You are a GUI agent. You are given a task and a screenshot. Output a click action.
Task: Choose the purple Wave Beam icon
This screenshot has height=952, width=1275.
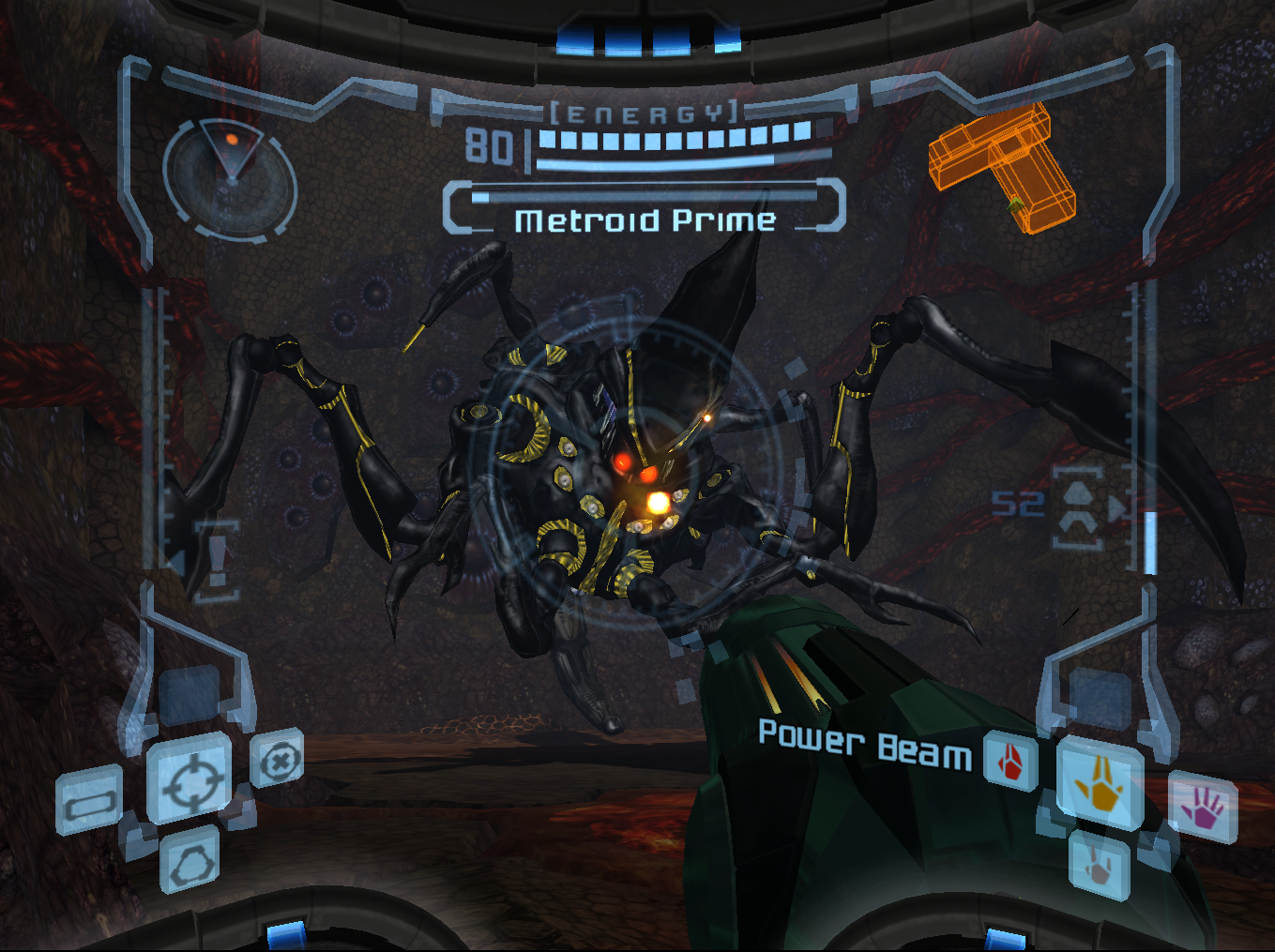[1203, 808]
